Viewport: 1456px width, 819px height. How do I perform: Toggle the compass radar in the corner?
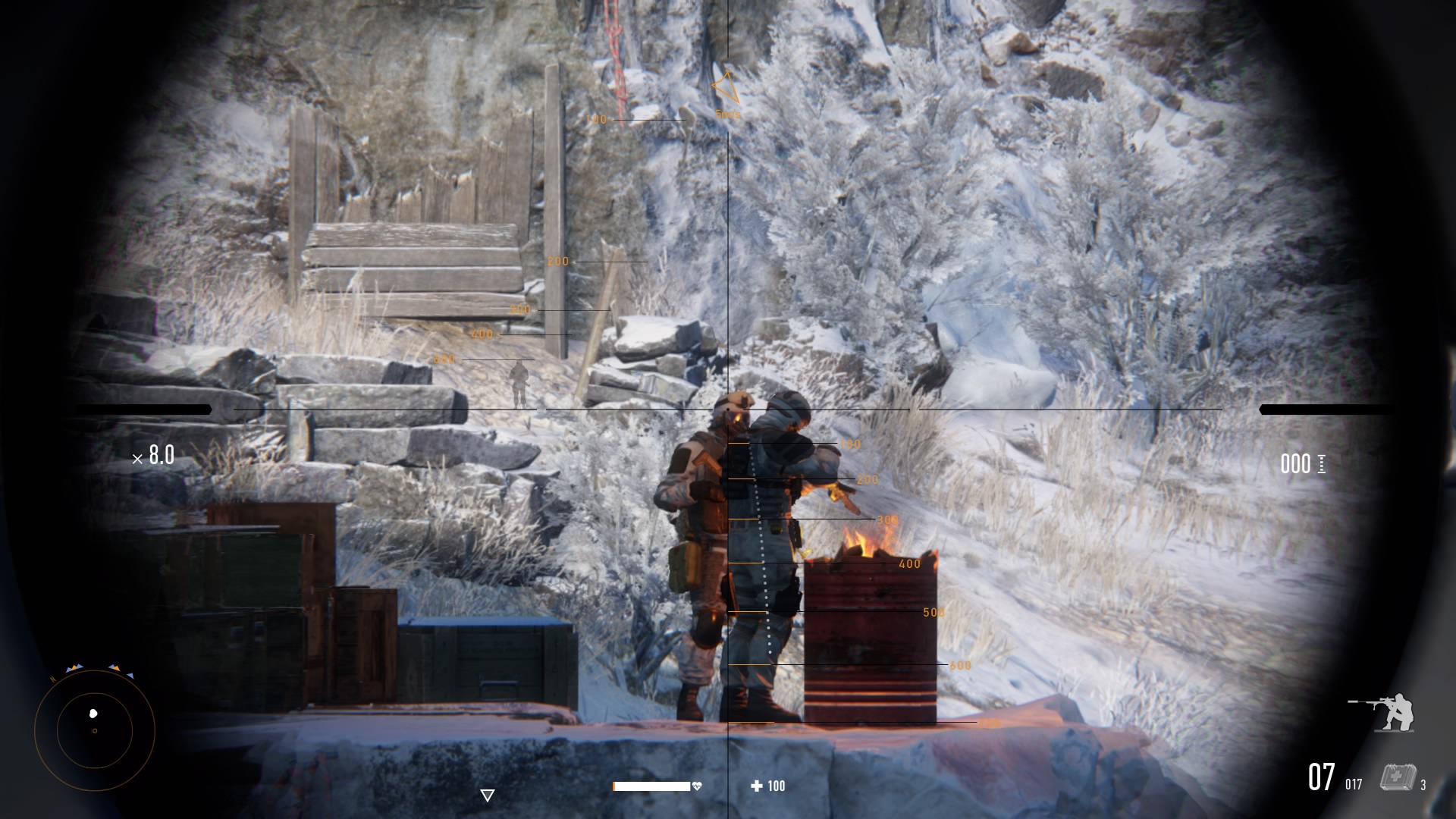click(94, 730)
